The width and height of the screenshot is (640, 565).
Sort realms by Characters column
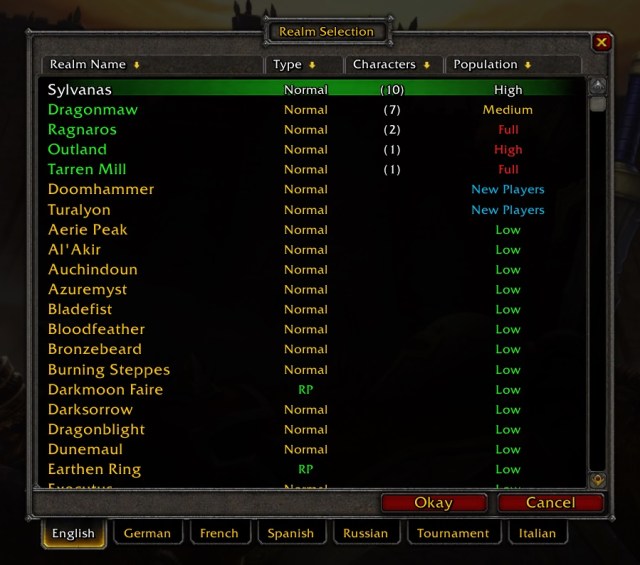click(391, 65)
